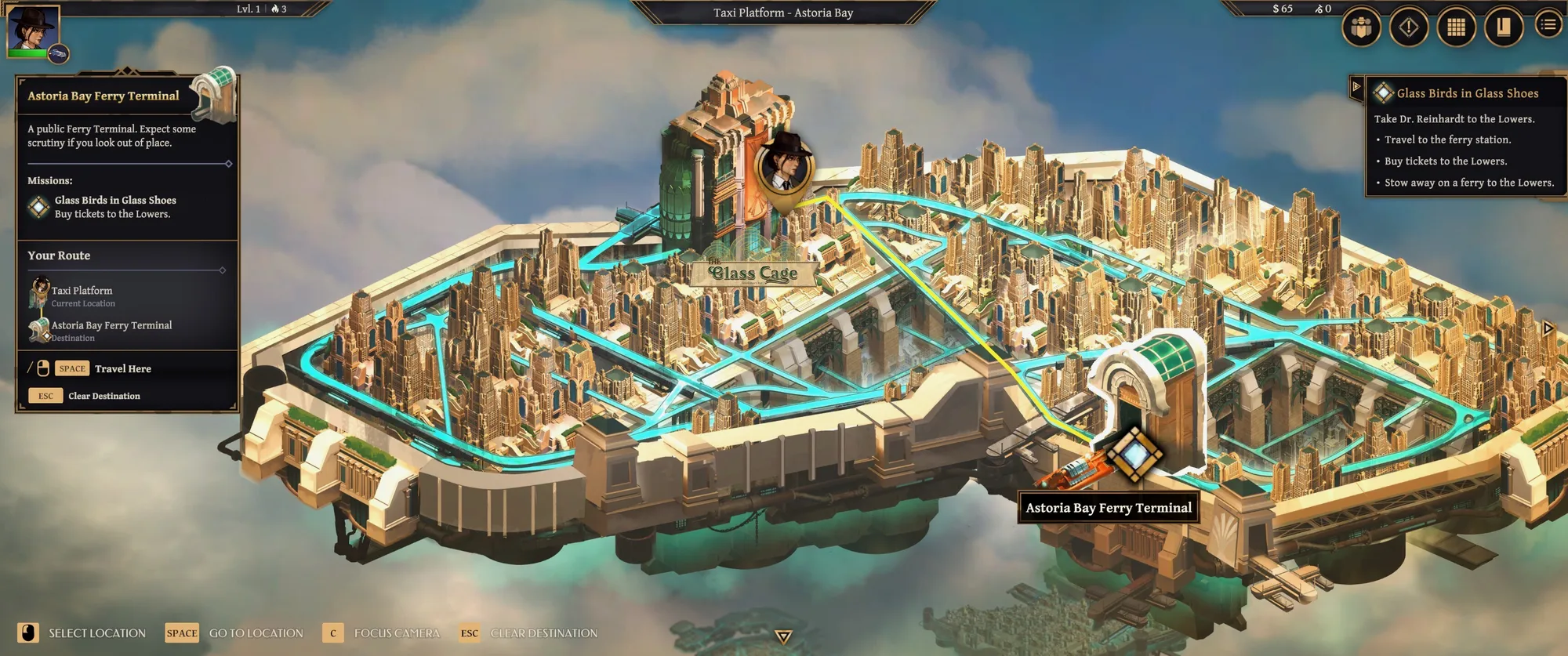Open the Glass Birds mission in location panel
This screenshot has height=656, width=1568.
pyautogui.click(x=114, y=201)
